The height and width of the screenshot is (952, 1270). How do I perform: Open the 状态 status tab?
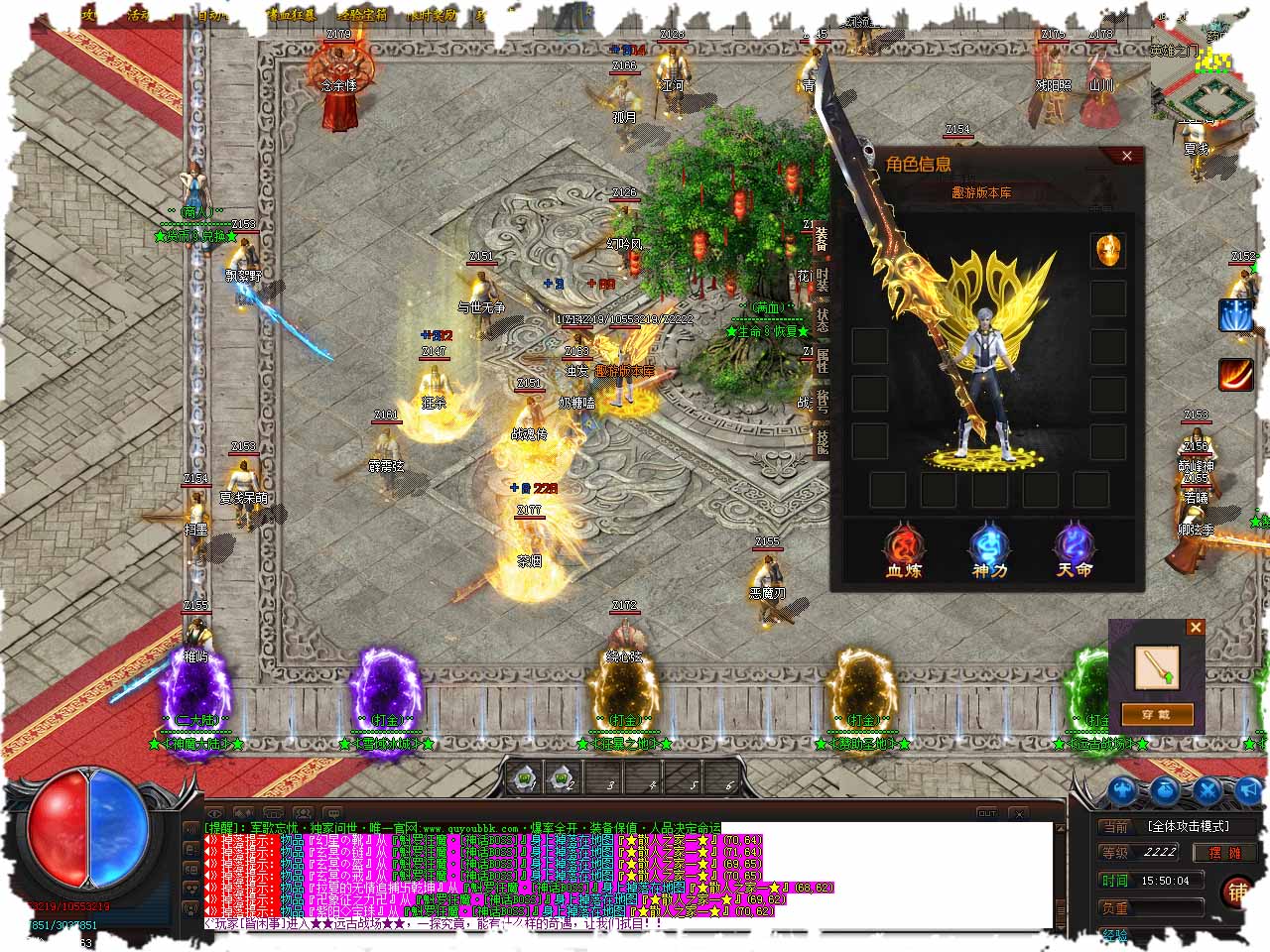point(822,319)
